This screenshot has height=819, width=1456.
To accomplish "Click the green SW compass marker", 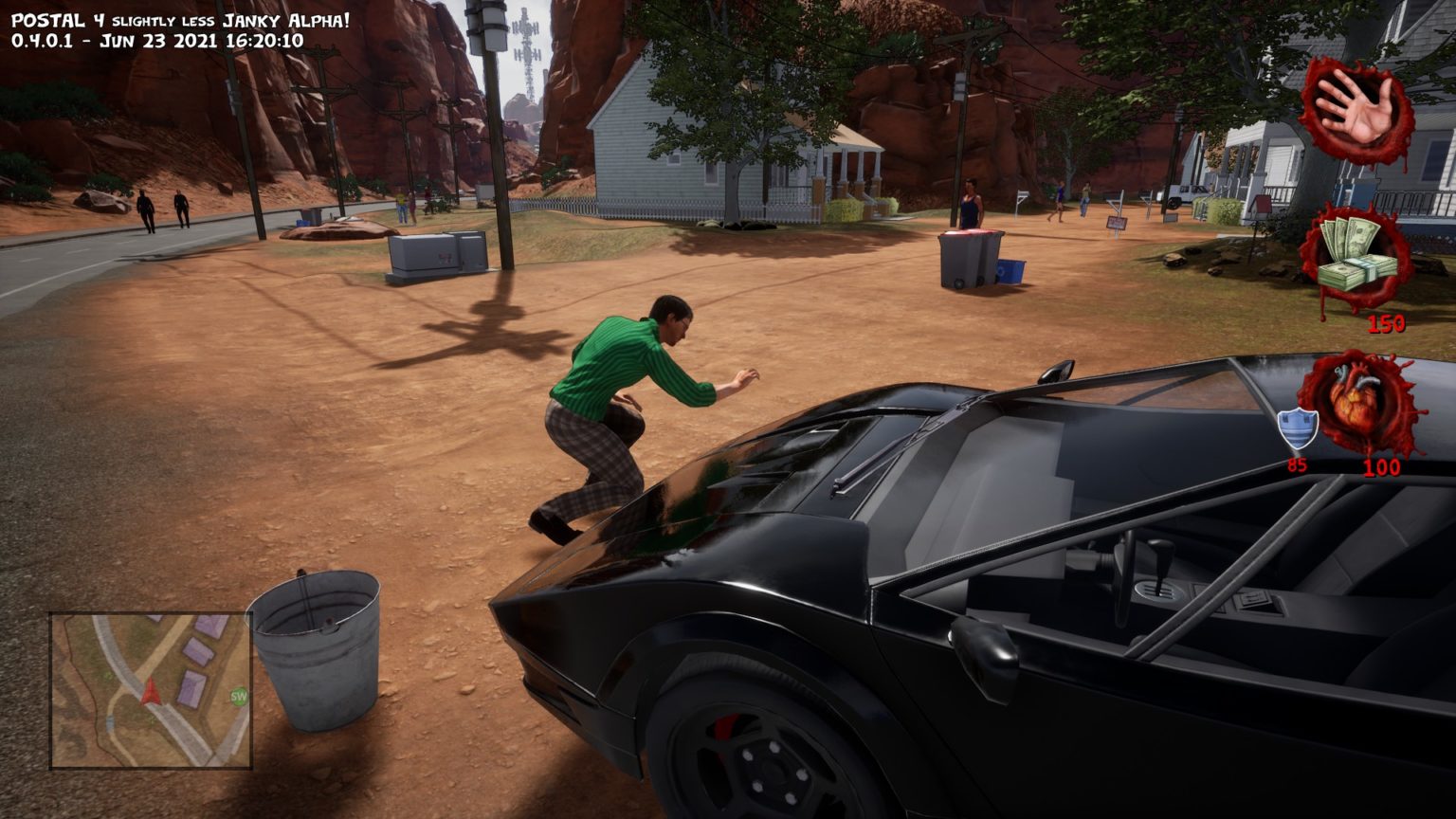I will tap(238, 698).
